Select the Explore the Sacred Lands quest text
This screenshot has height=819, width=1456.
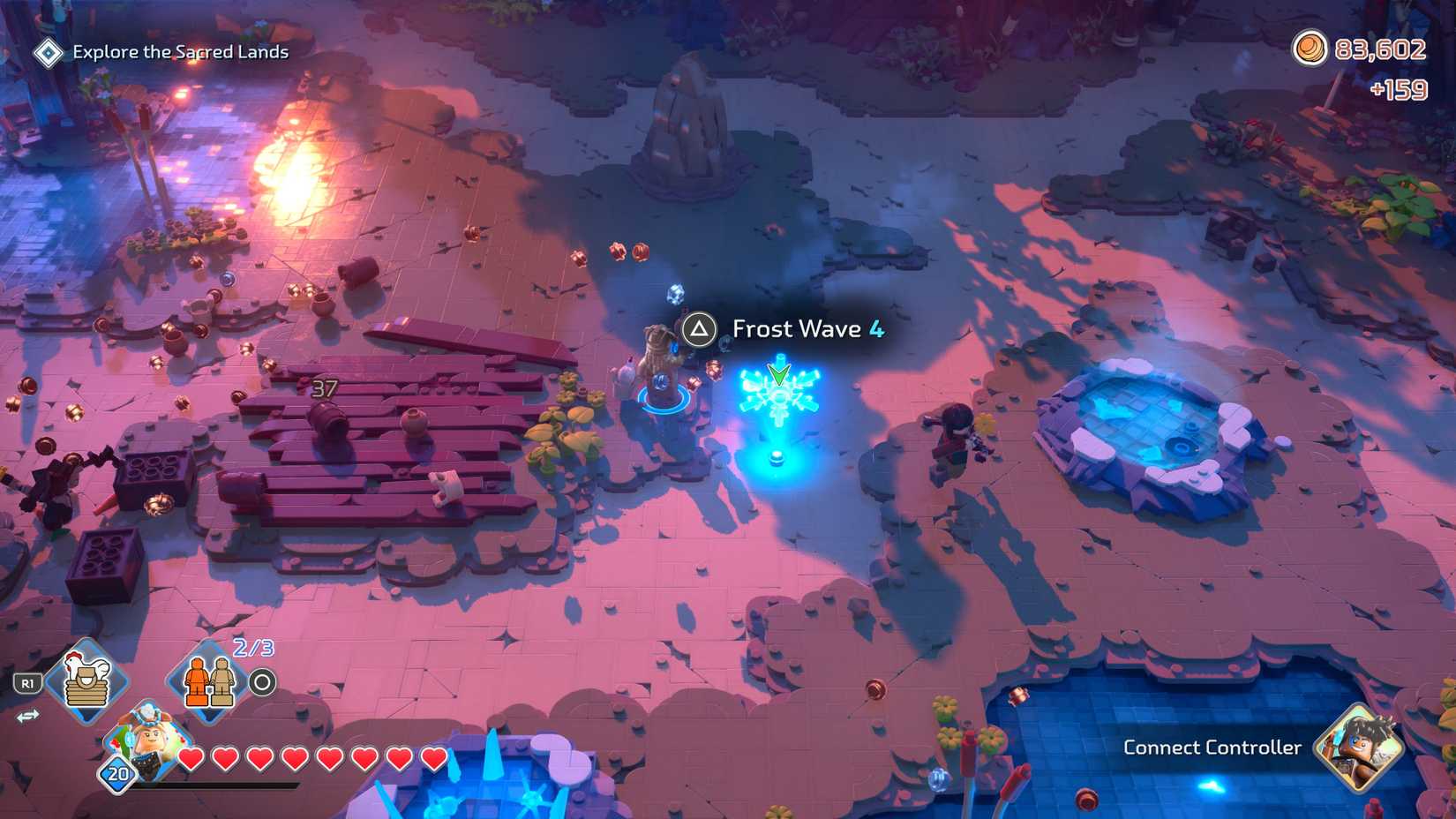180,51
